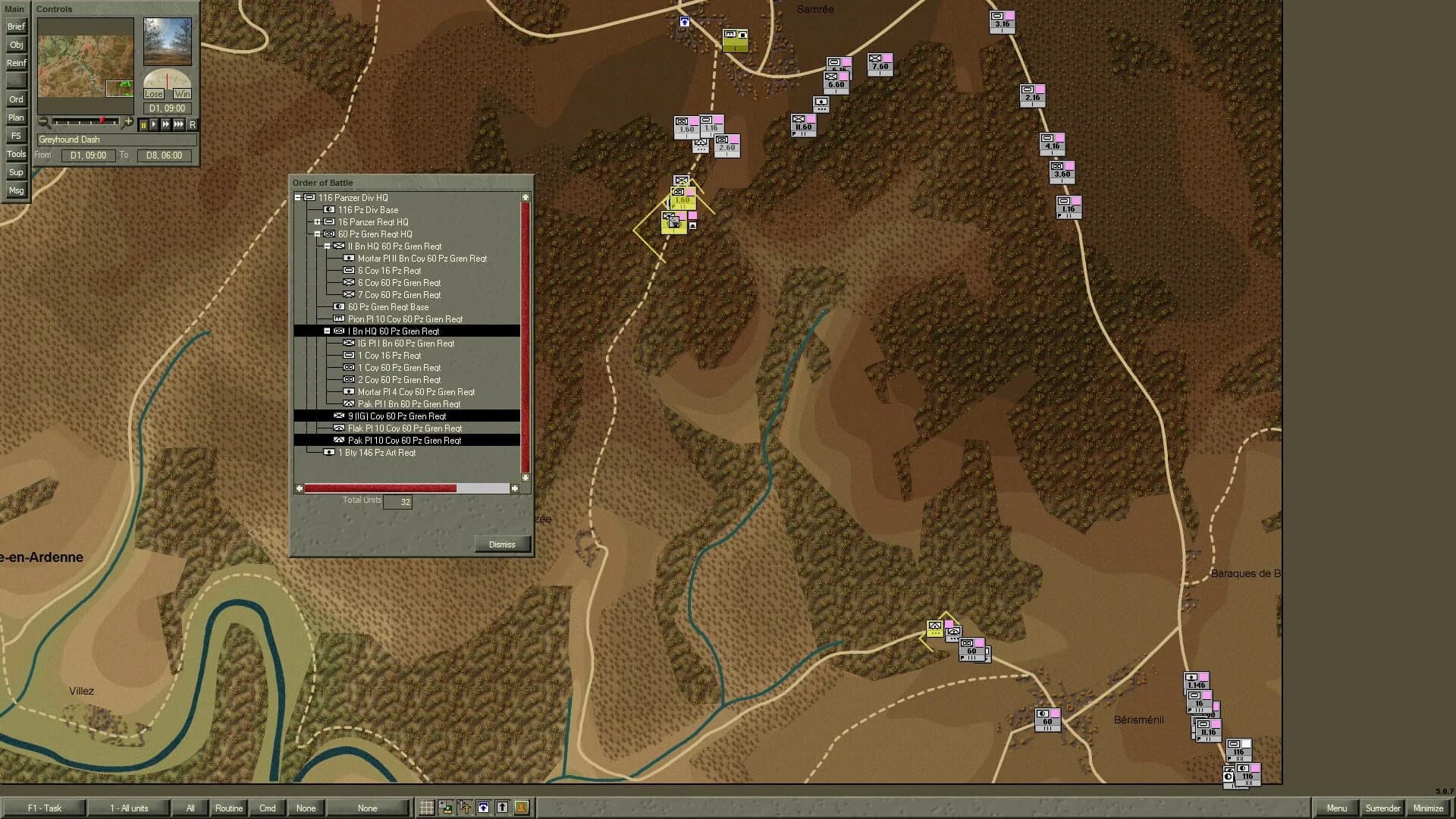Open the Ord panel from the Main sidebar

point(15,99)
